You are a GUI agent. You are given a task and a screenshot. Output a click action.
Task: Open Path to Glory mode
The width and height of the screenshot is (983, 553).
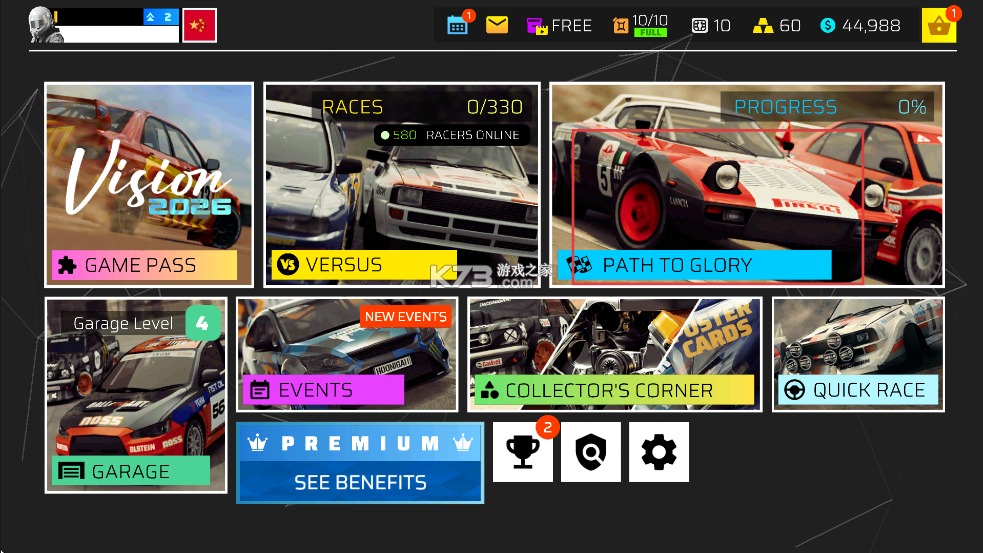pyautogui.click(x=746, y=185)
